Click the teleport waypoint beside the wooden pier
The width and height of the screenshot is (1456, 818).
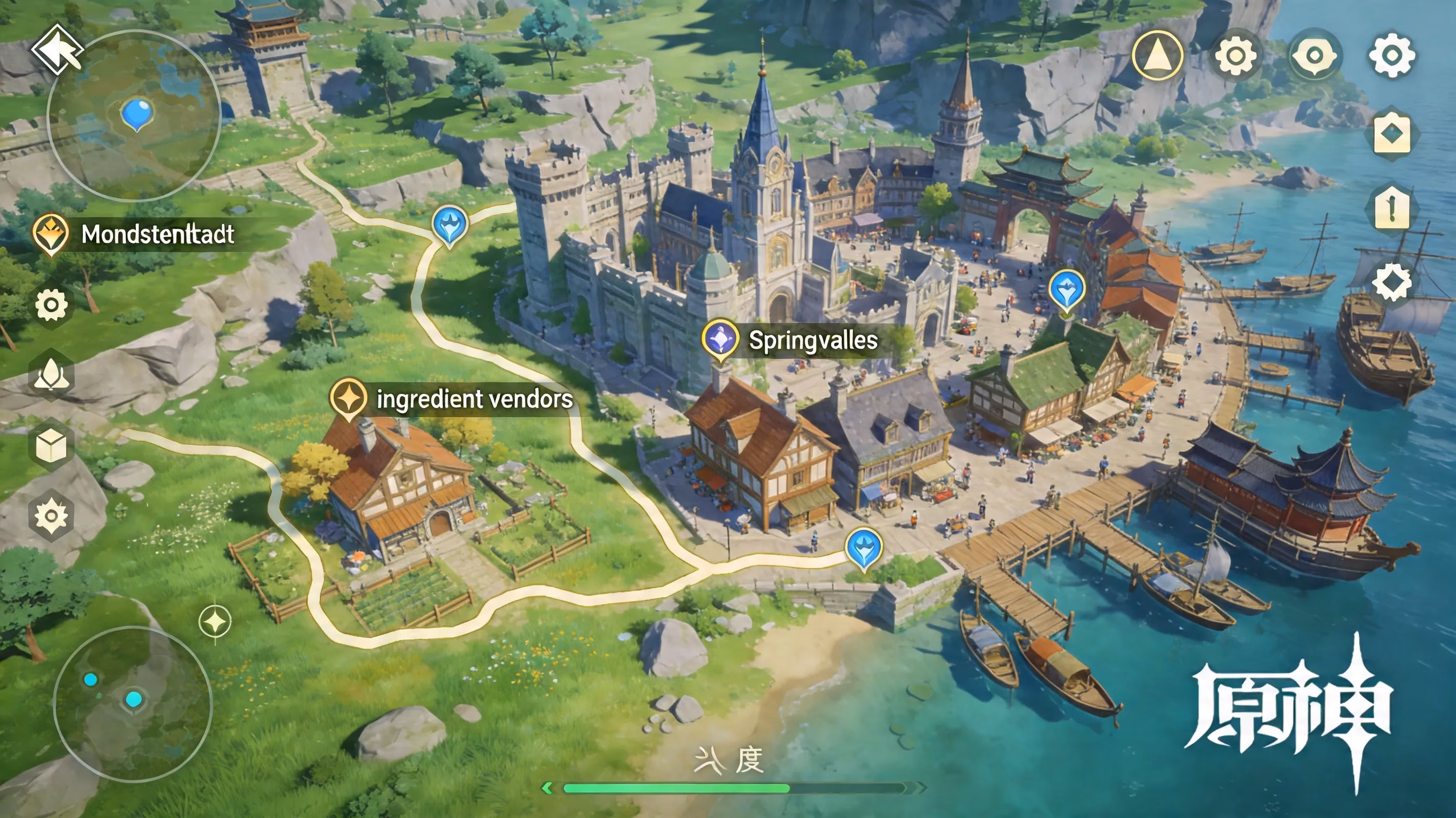[863, 547]
